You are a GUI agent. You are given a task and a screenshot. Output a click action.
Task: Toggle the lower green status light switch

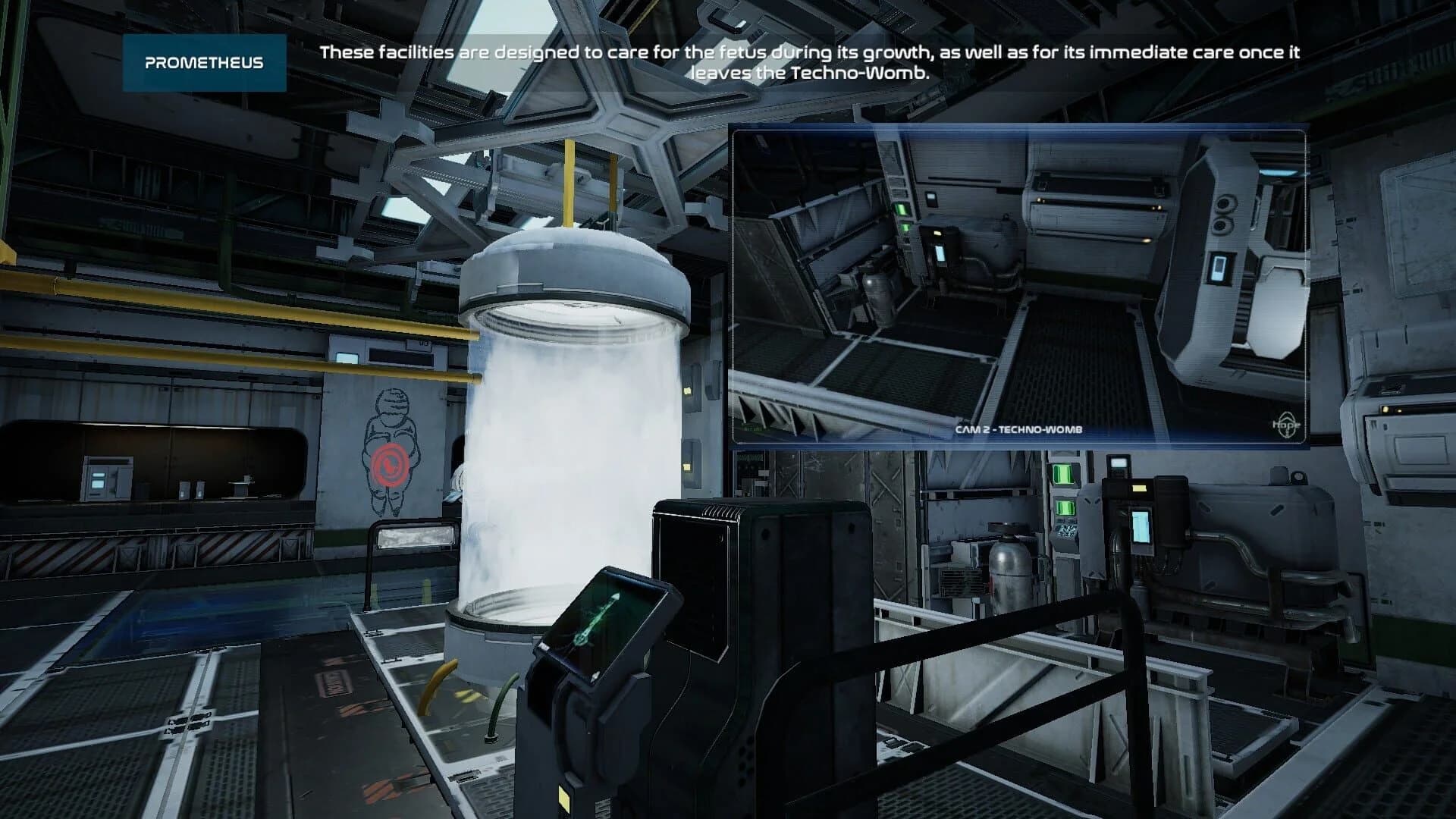pos(1065,507)
